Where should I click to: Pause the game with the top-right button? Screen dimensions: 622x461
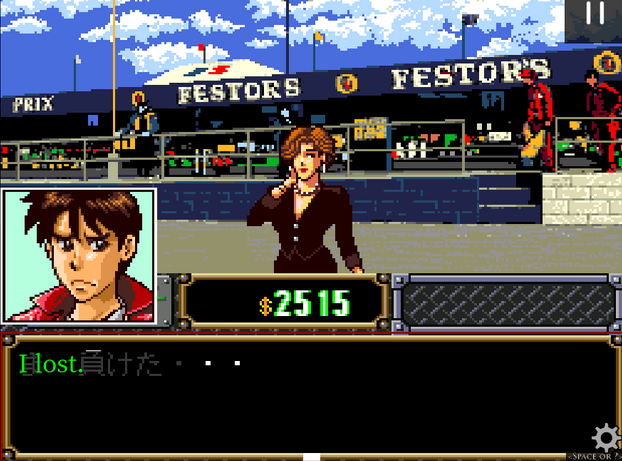pos(596,14)
